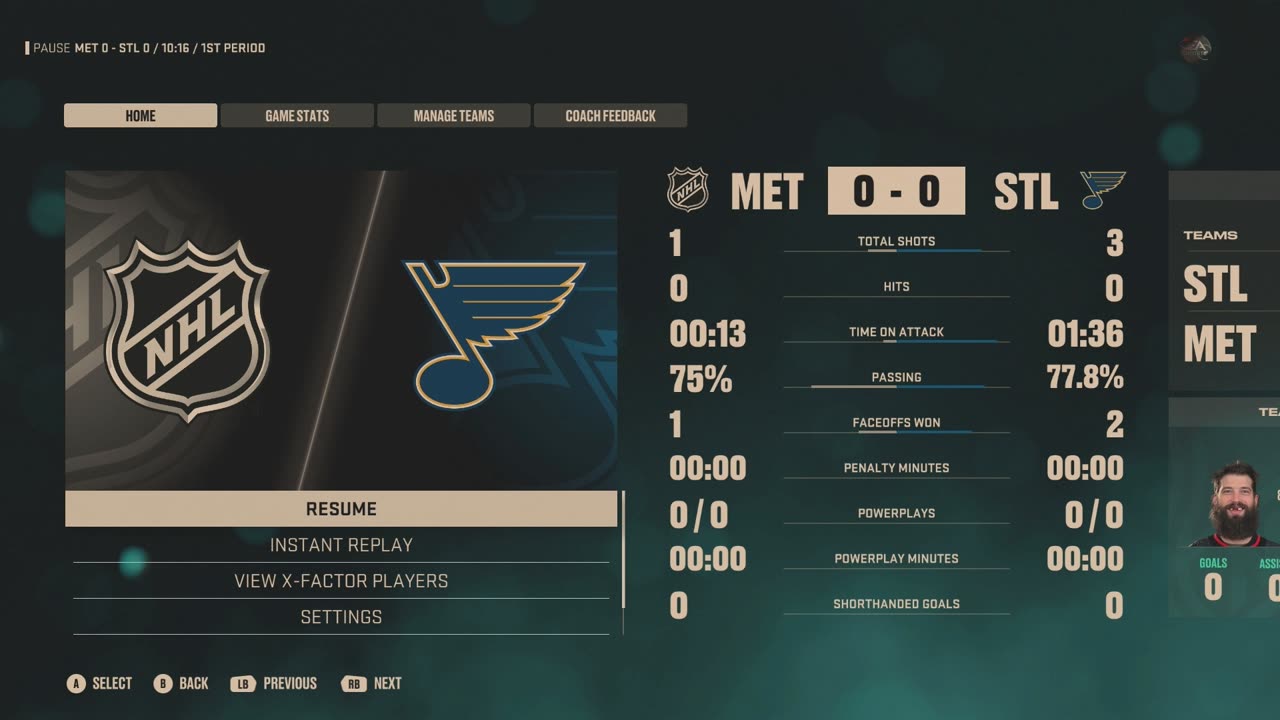View X-Factor Players

click(341, 581)
